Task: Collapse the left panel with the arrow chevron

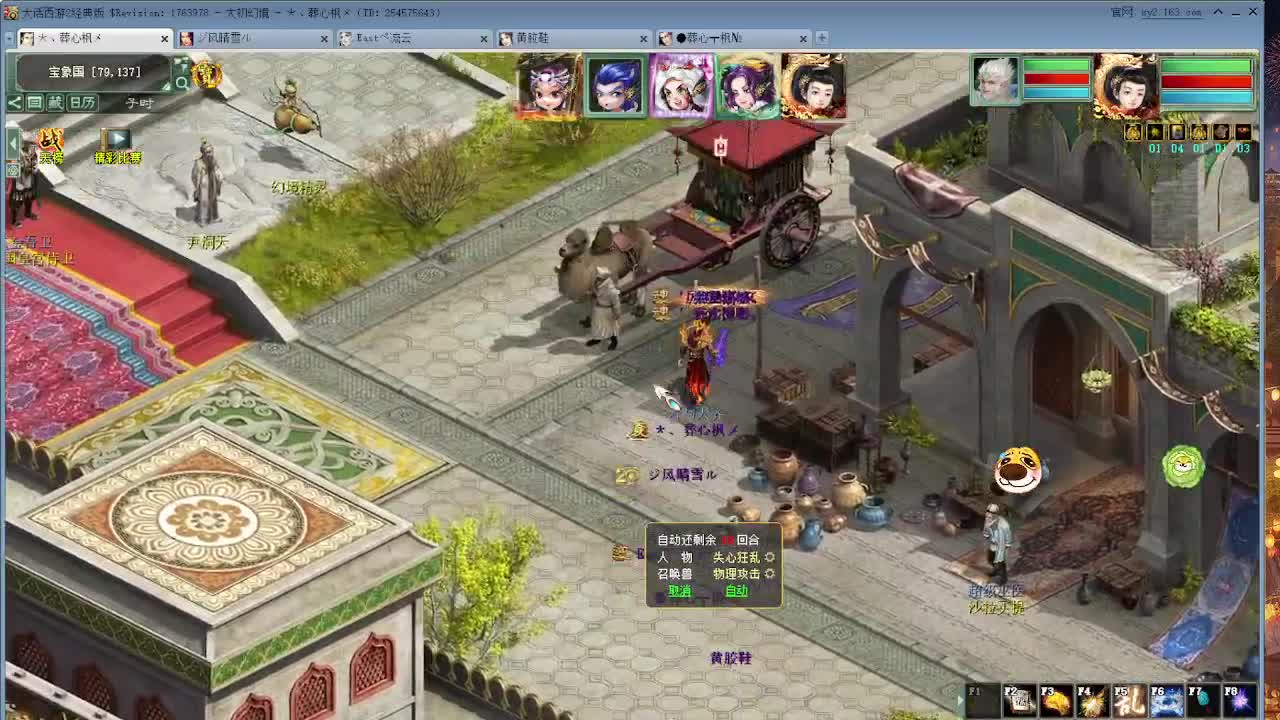Action: point(12,141)
